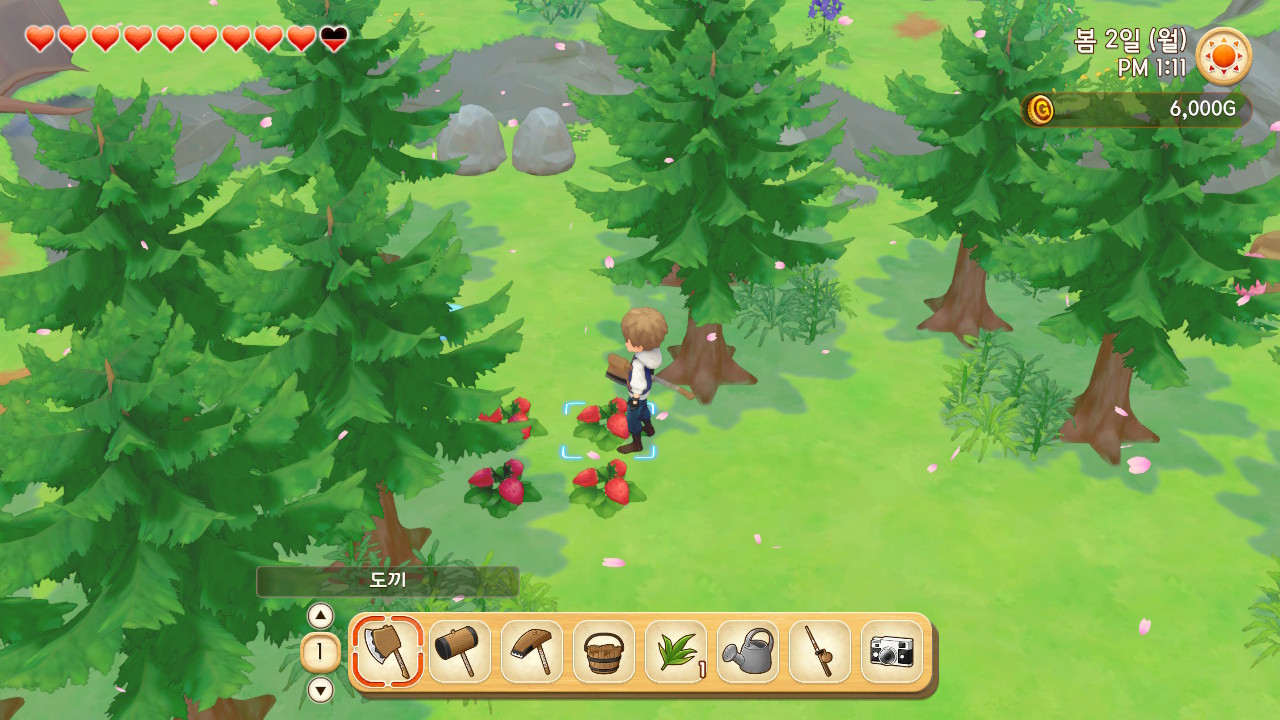Choose the green grass item slot
1280x720 pixels.
point(676,651)
